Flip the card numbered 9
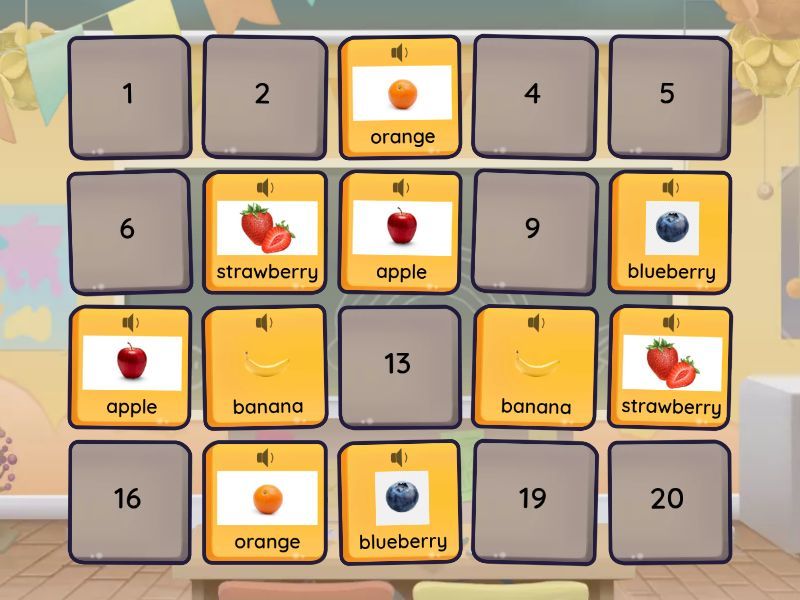 pyautogui.click(x=533, y=230)
